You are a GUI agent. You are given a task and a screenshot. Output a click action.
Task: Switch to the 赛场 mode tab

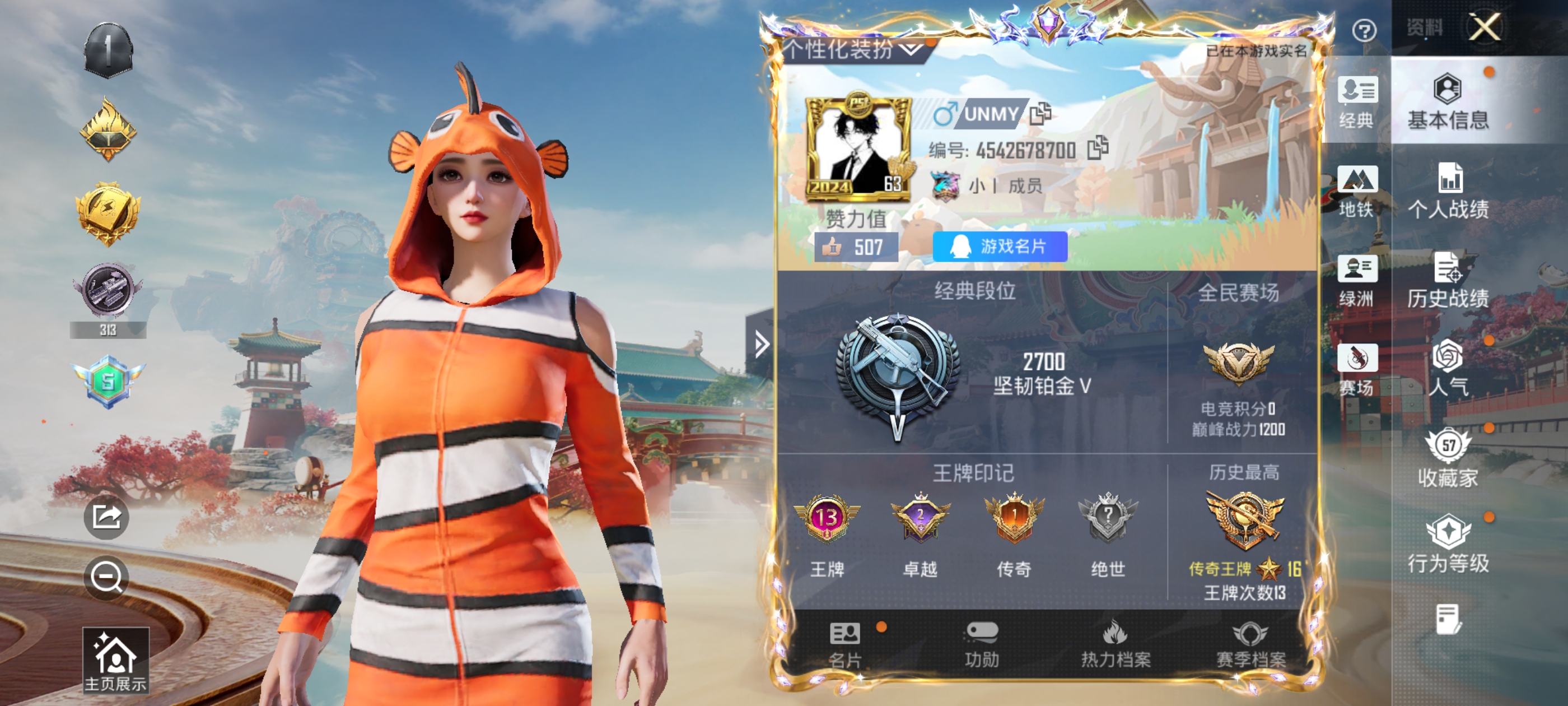tap(1357, 370)
